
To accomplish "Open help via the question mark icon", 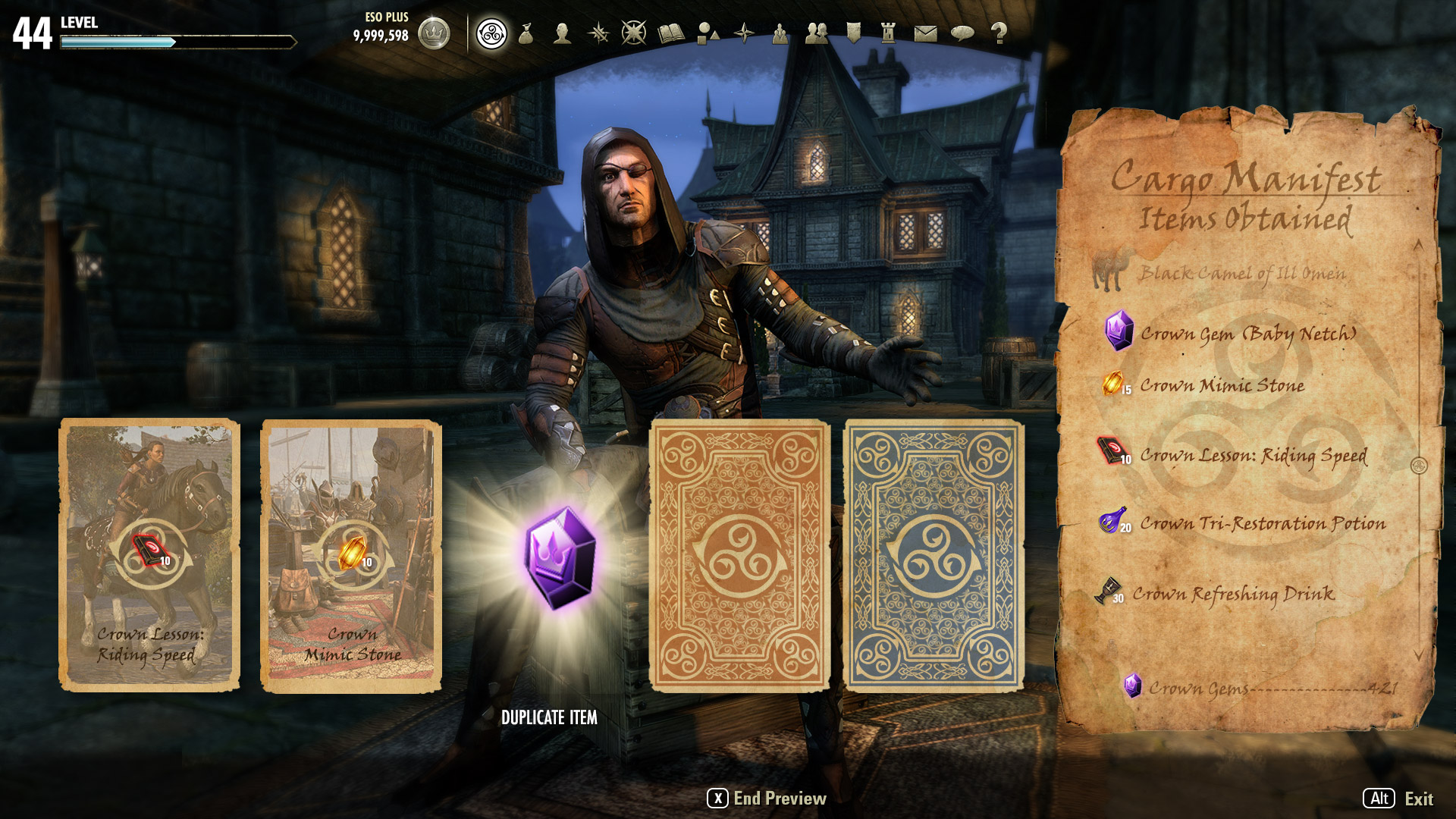I will [x=999, y=33].
